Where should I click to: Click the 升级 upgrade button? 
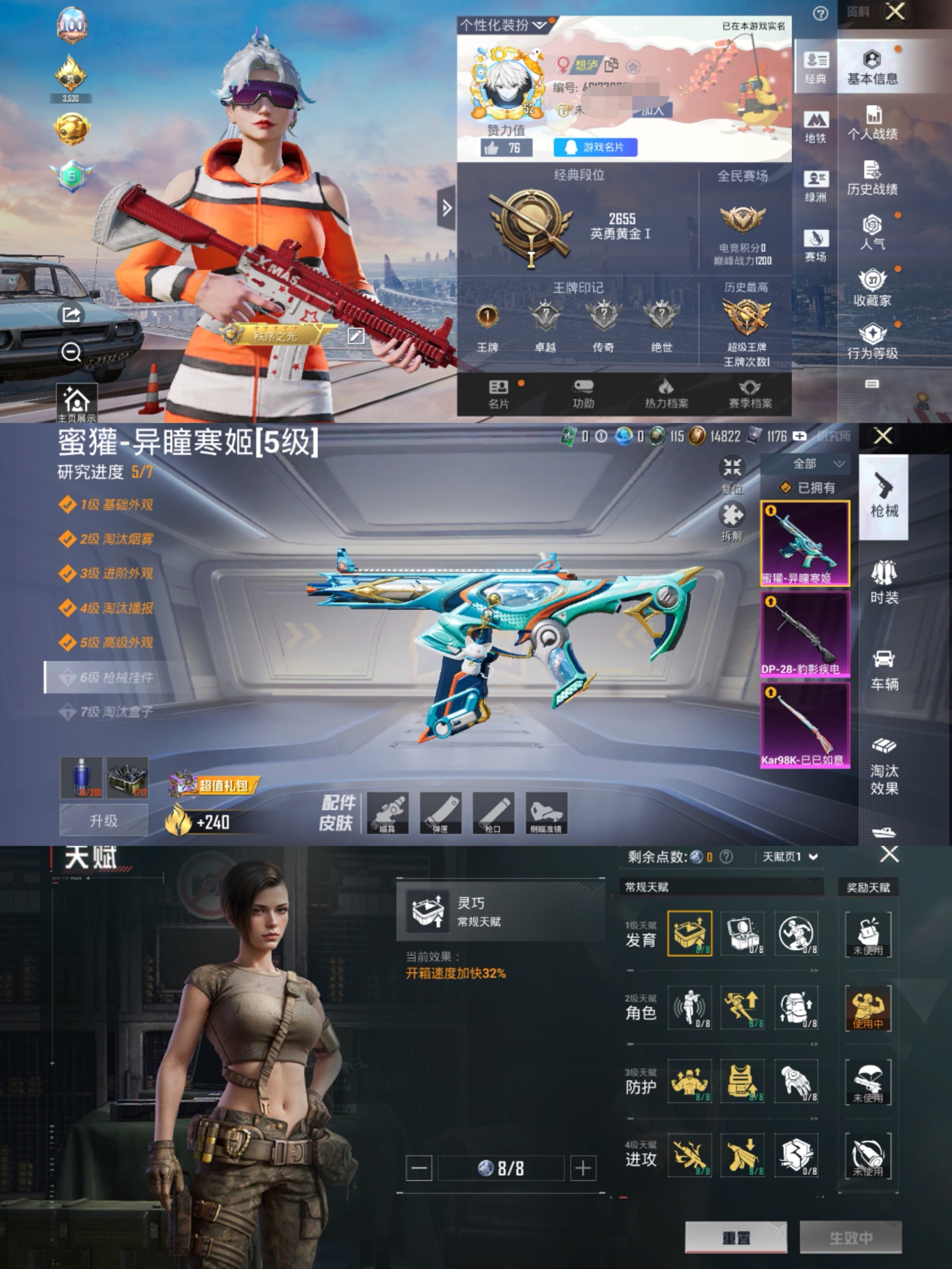(104, 820)
